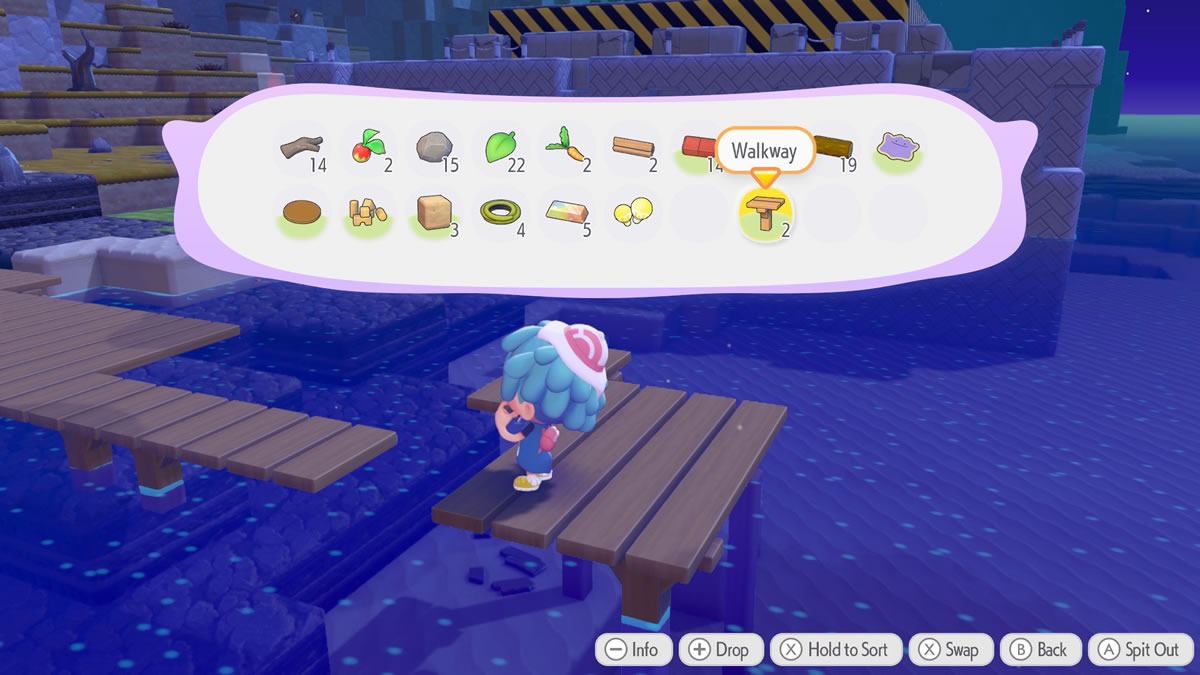This screenshot has height=675, width=1200.
Task: Pick the brown log item slot
Action: (x=833, y=150)
